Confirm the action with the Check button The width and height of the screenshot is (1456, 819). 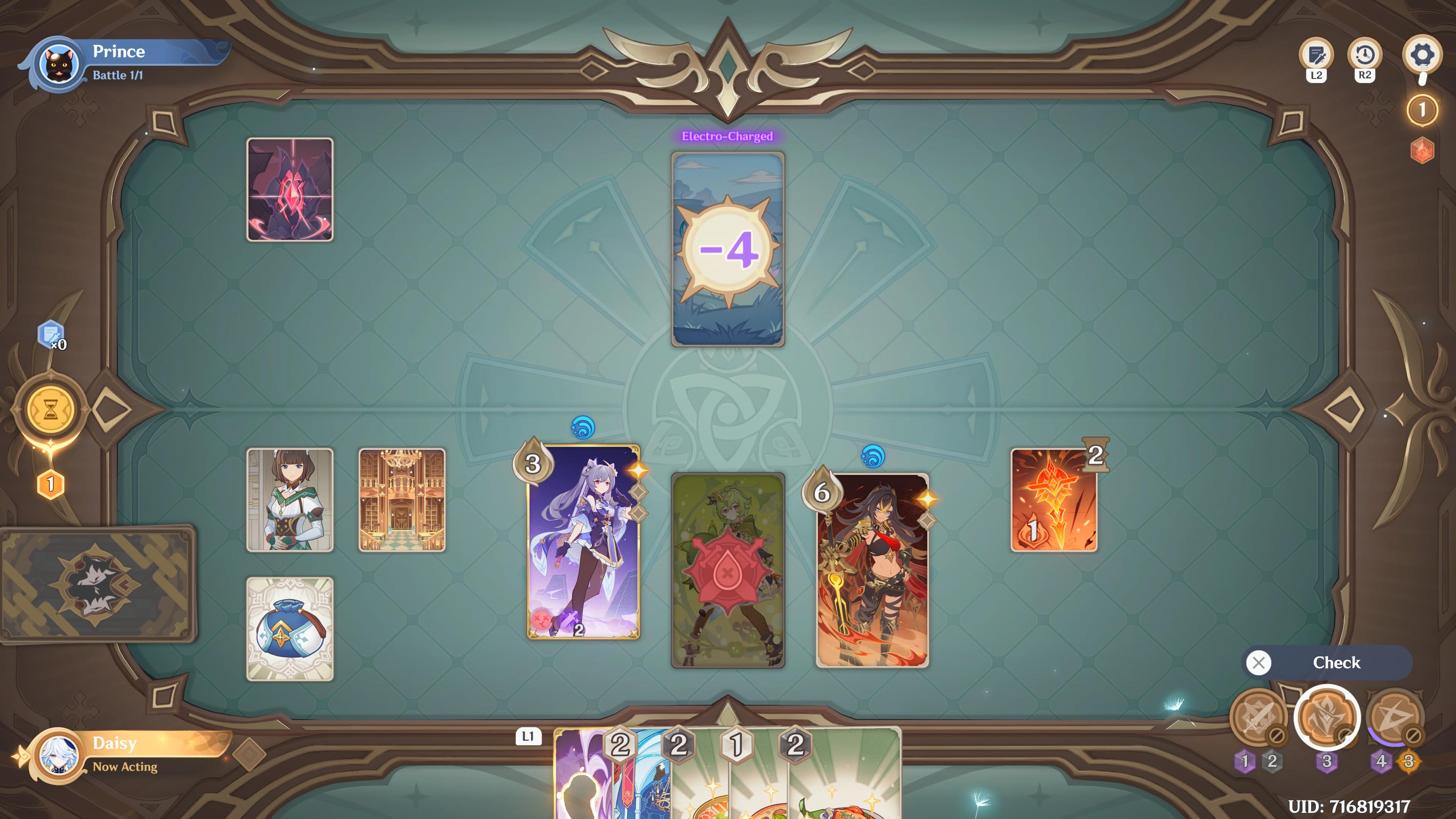(1338, 662)
